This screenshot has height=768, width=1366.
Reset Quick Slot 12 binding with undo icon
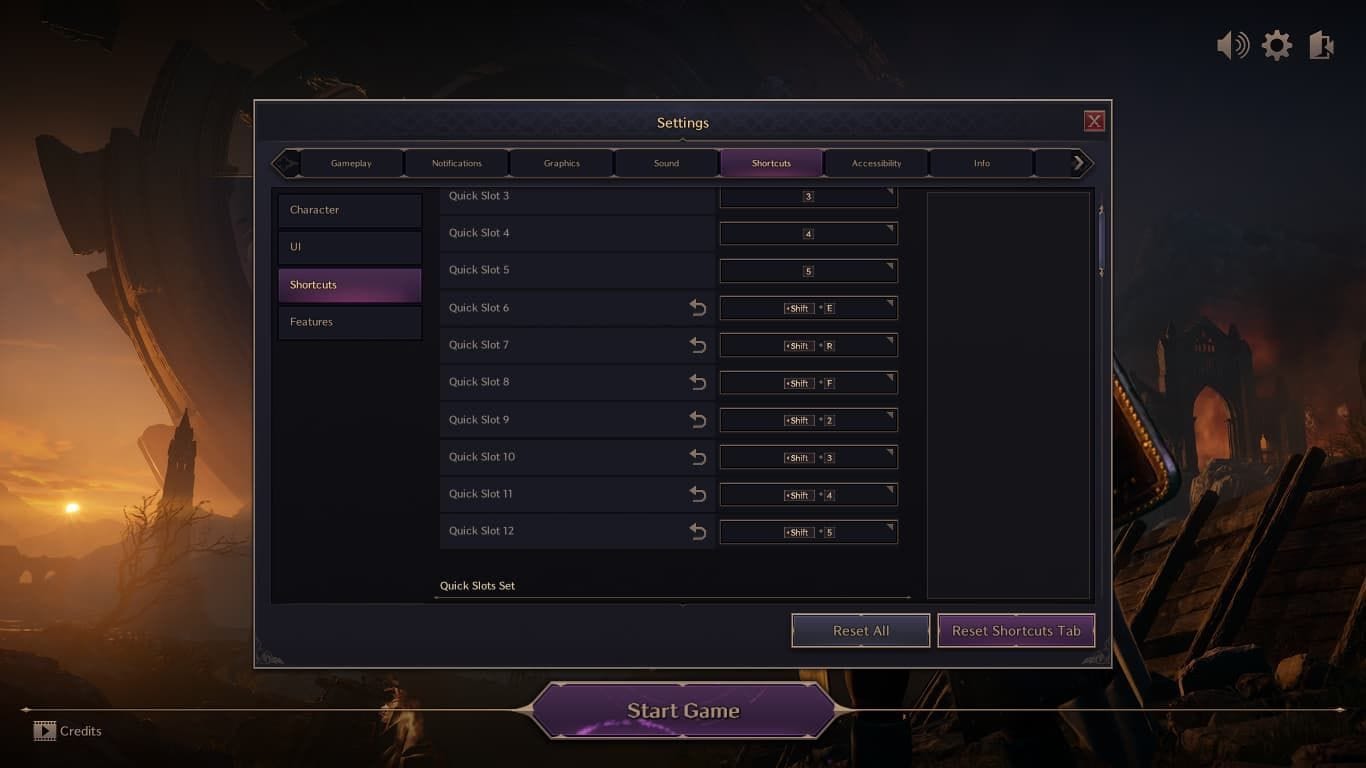point(698,531)
